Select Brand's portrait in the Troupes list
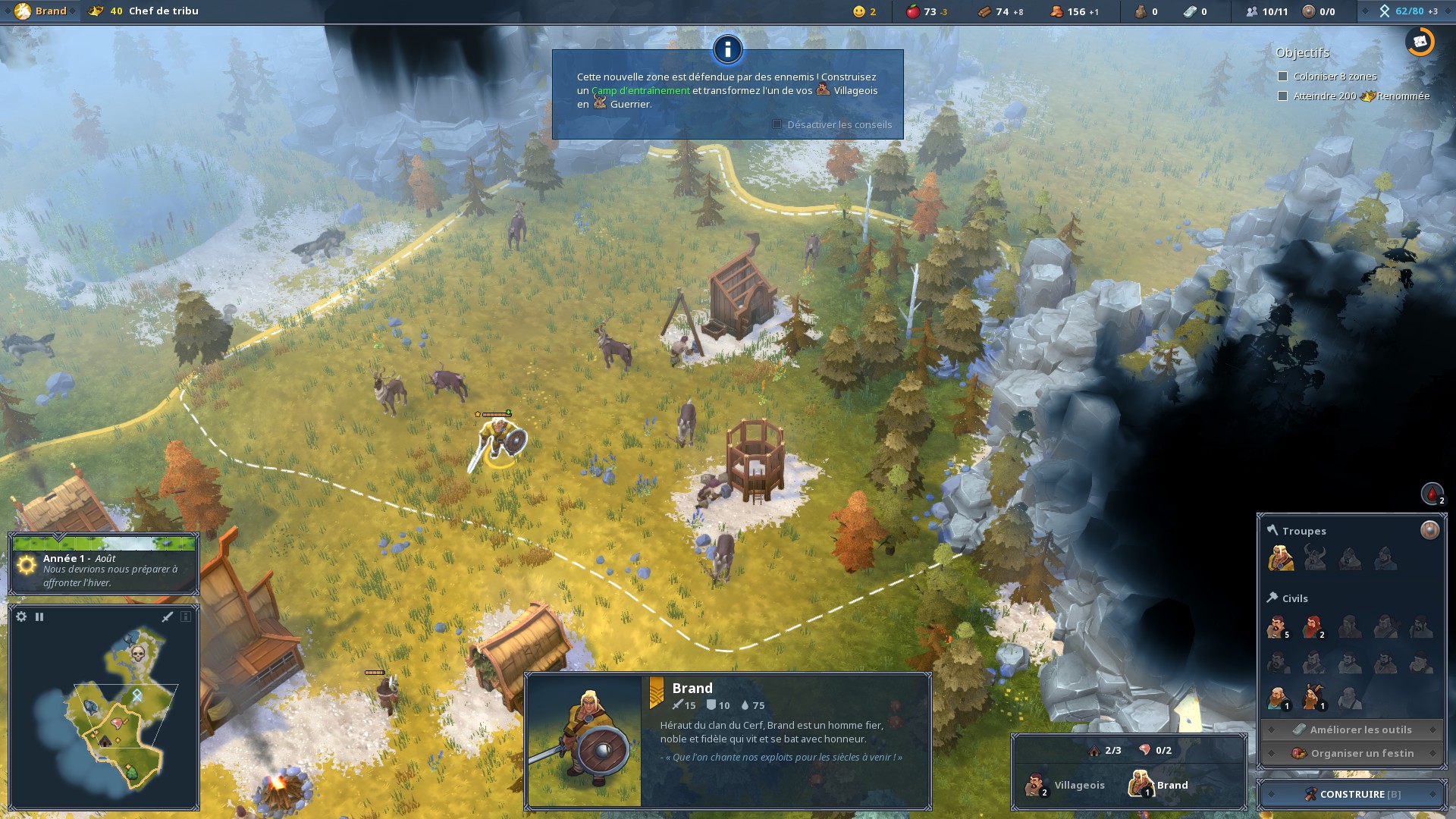This screenshot has height=819, width=1456. (x=1280, y=558)
